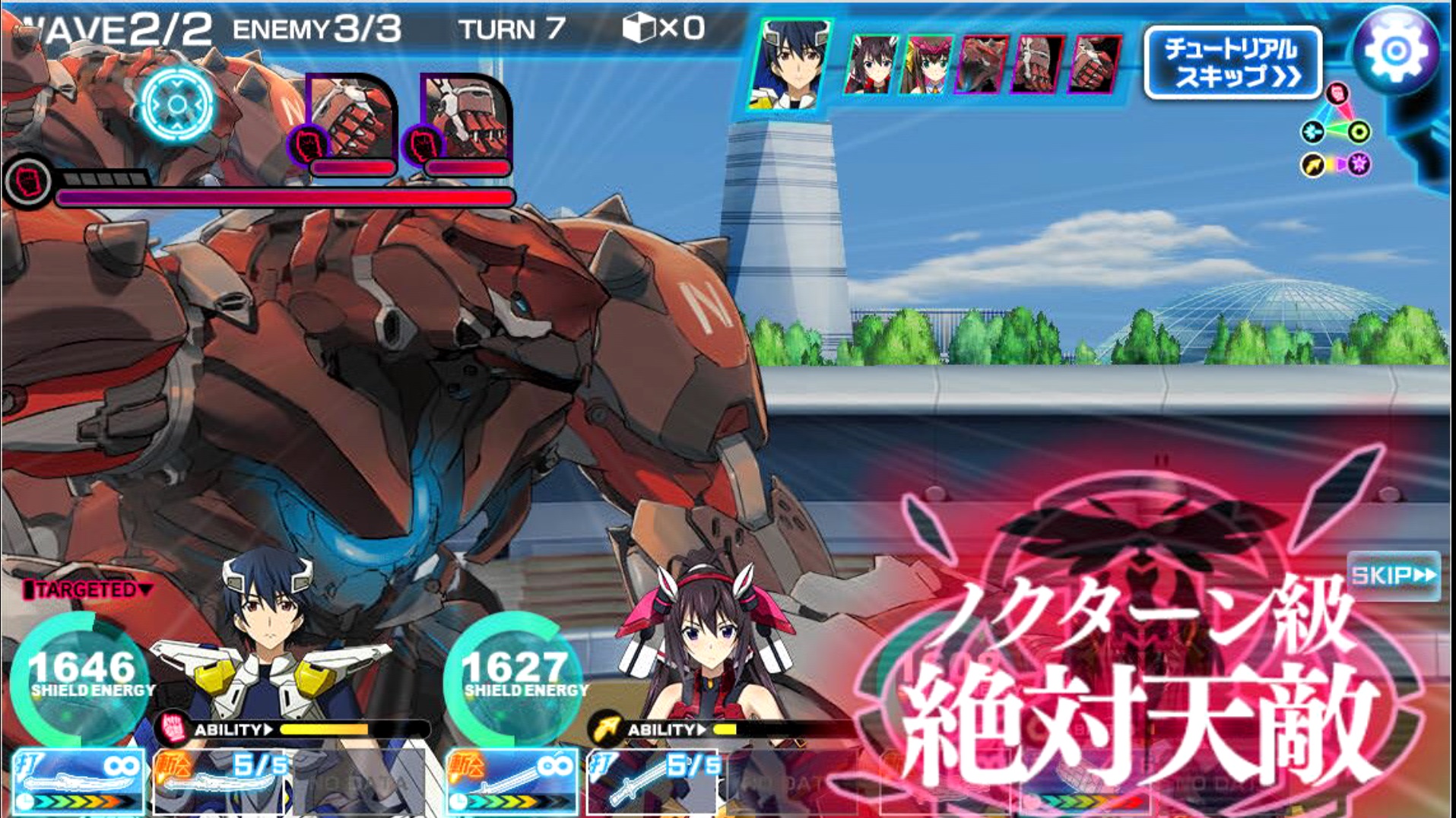This screenshot has width=1456, height=818.
Task: Select the red fist attack-type icon
Action: point(1337,94)
